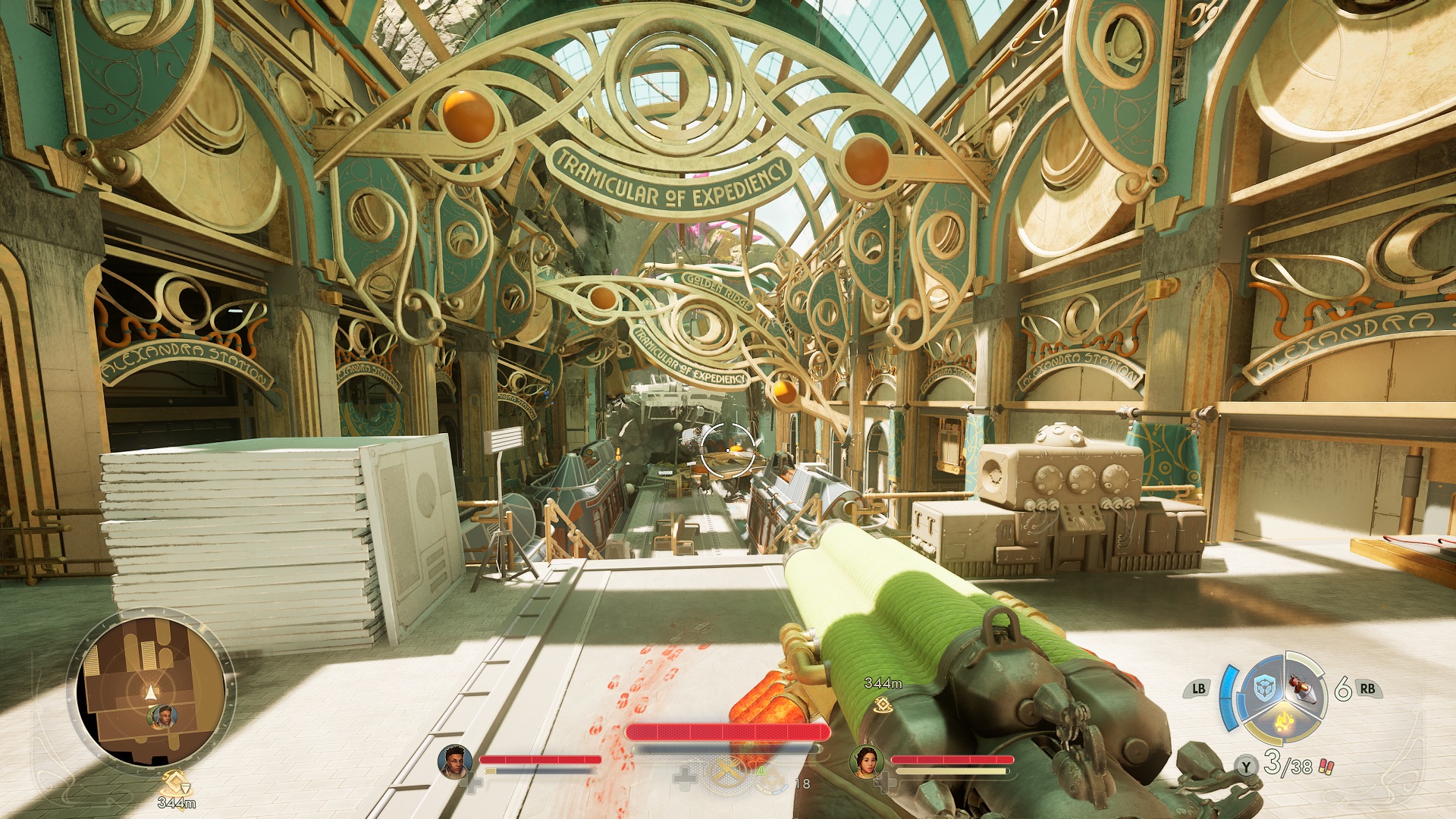Select the male teammate's portrait
1456x819 pixels.
[x=455, y=761]
